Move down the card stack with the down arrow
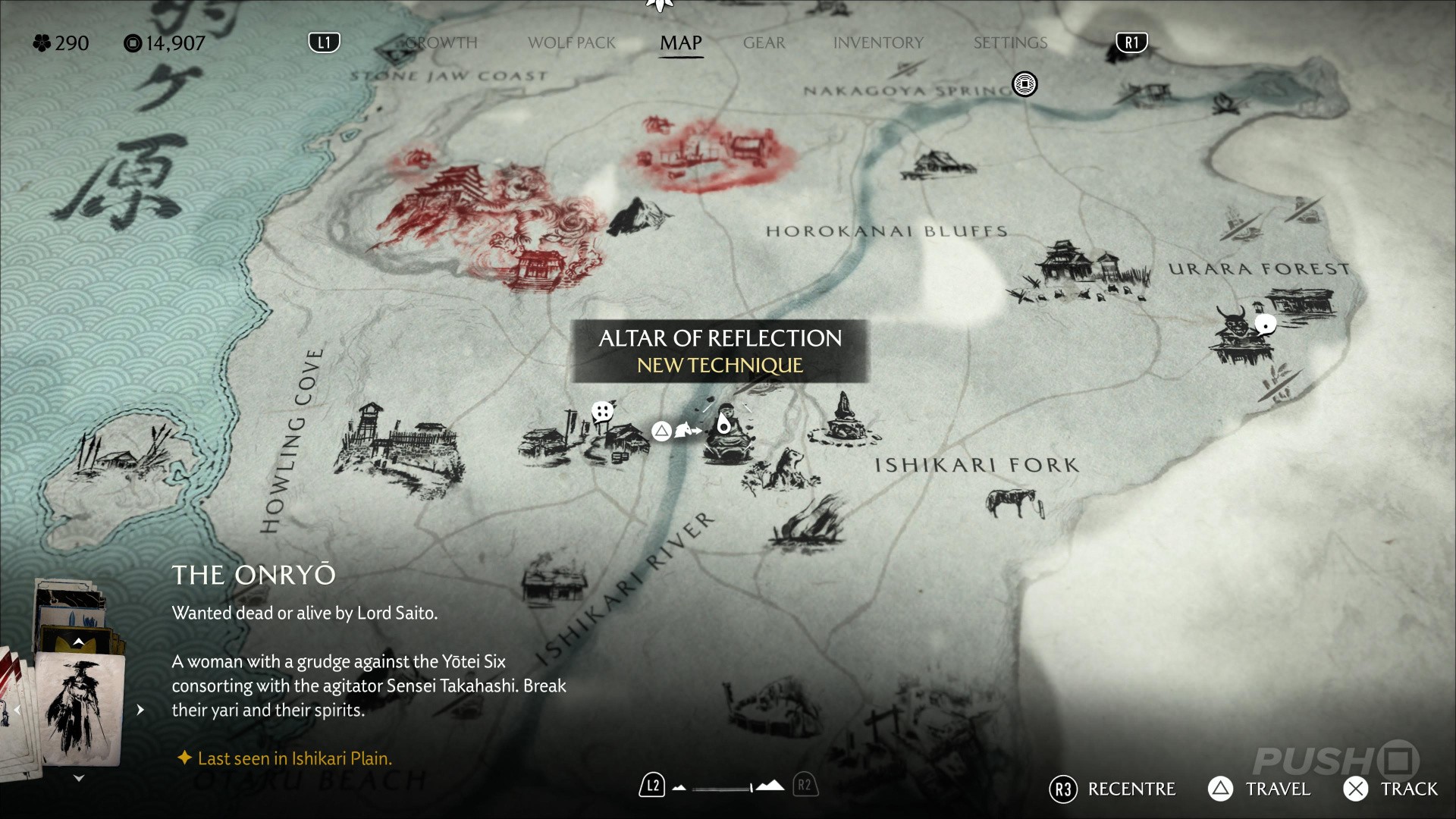Image resolution: width=1456 pixels, height=819 pixels. click(x=78, y=778)
